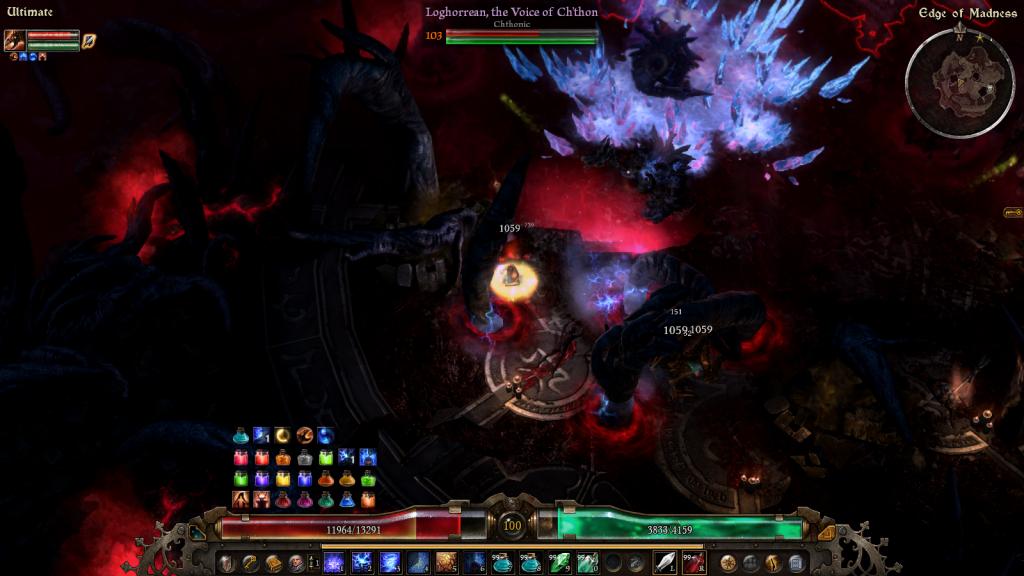Use the skill in hotbar slot 5
The image size is (1024, 576).
click(x=445, y=563)
